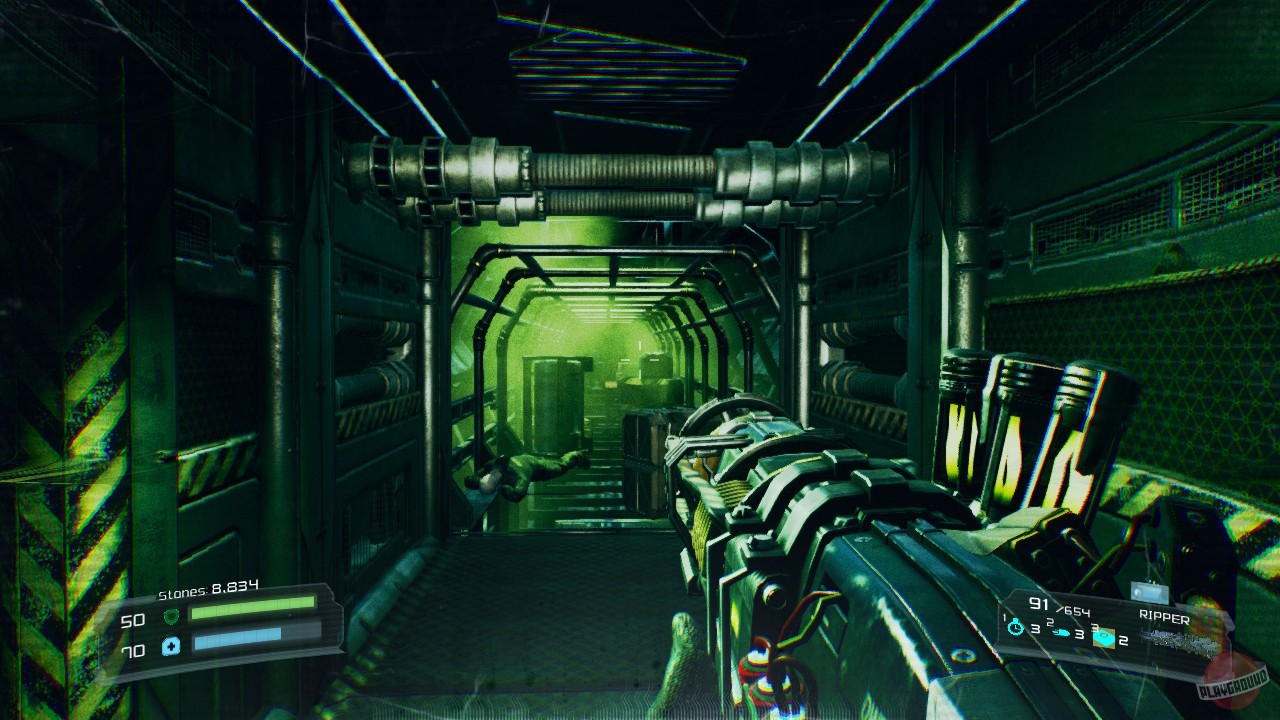Select the dart projectile icon in slot 2

1061,632
